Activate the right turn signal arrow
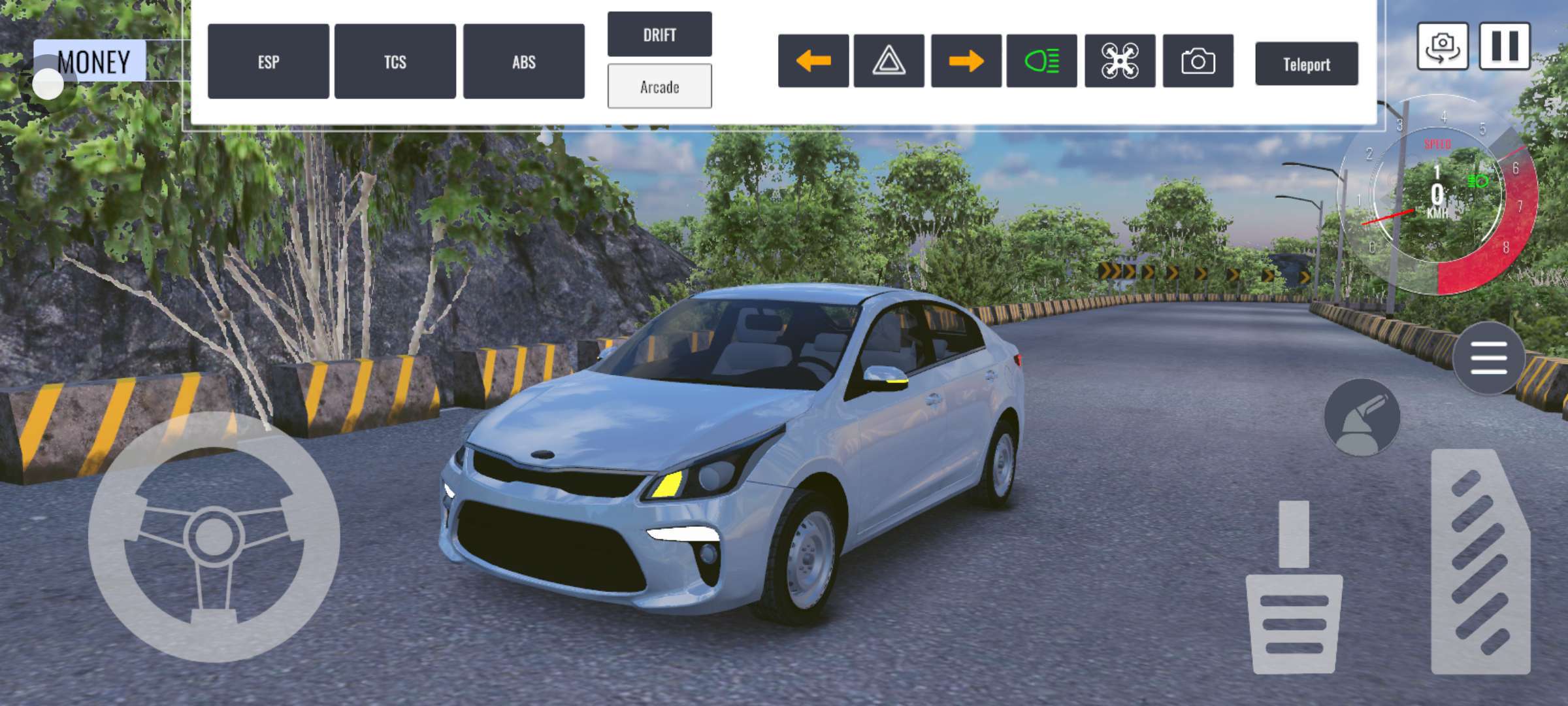The width and height of the screenshot is (1568, 706). point(966,61)
